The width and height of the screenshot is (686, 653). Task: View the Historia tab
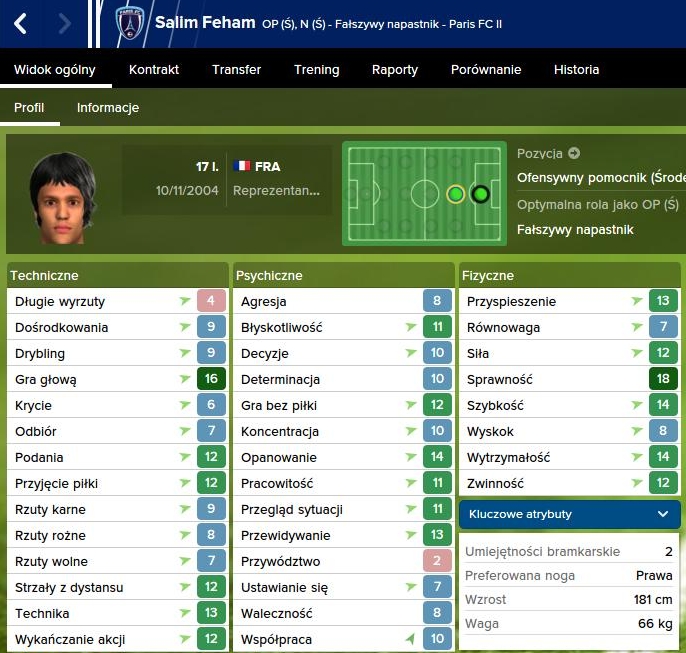pyautogui.click(x=577, y=70)
